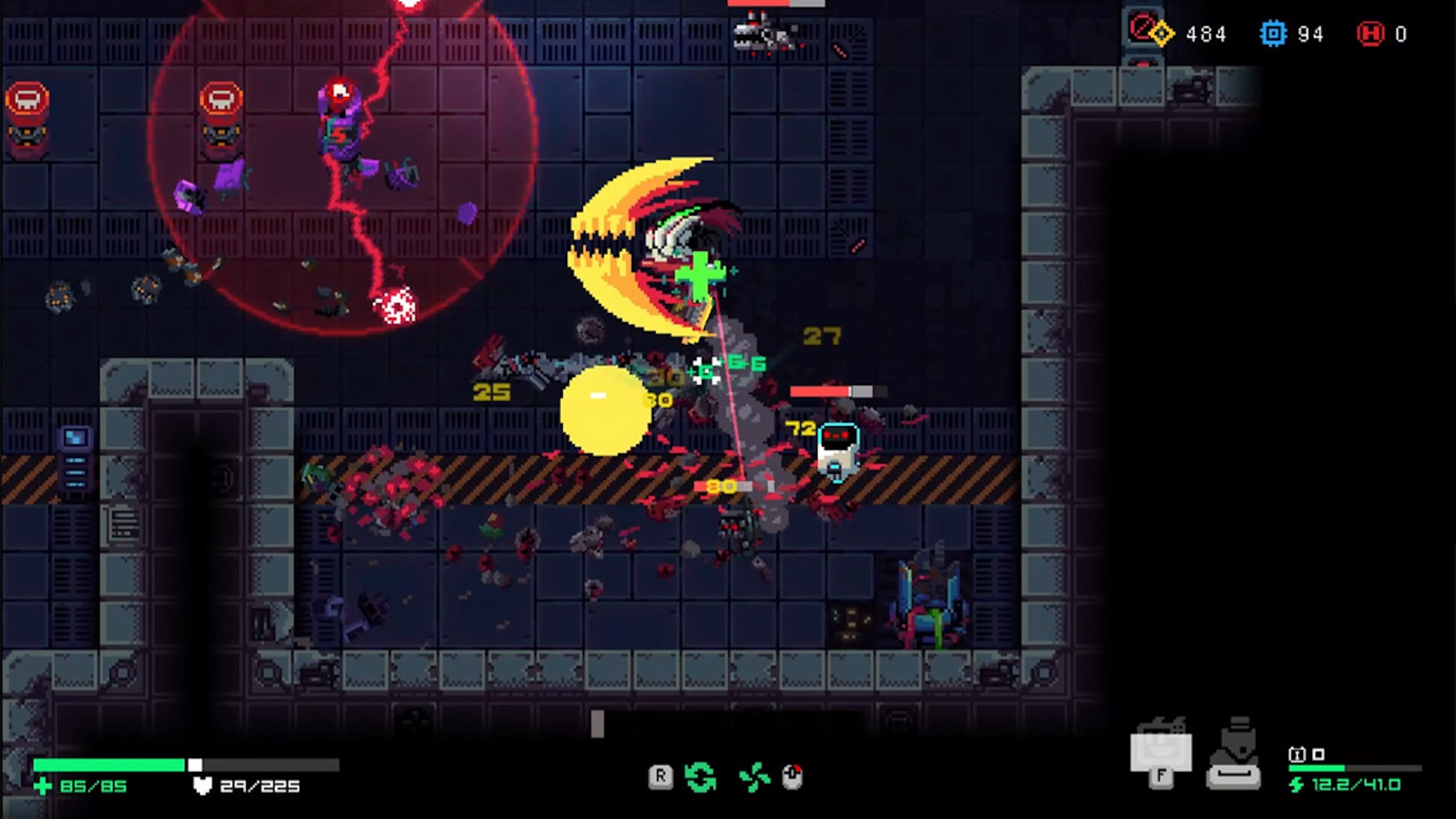1456x819 pixels.
Task: Select the green ammo reload cycle icon
Action: [701, 776]
